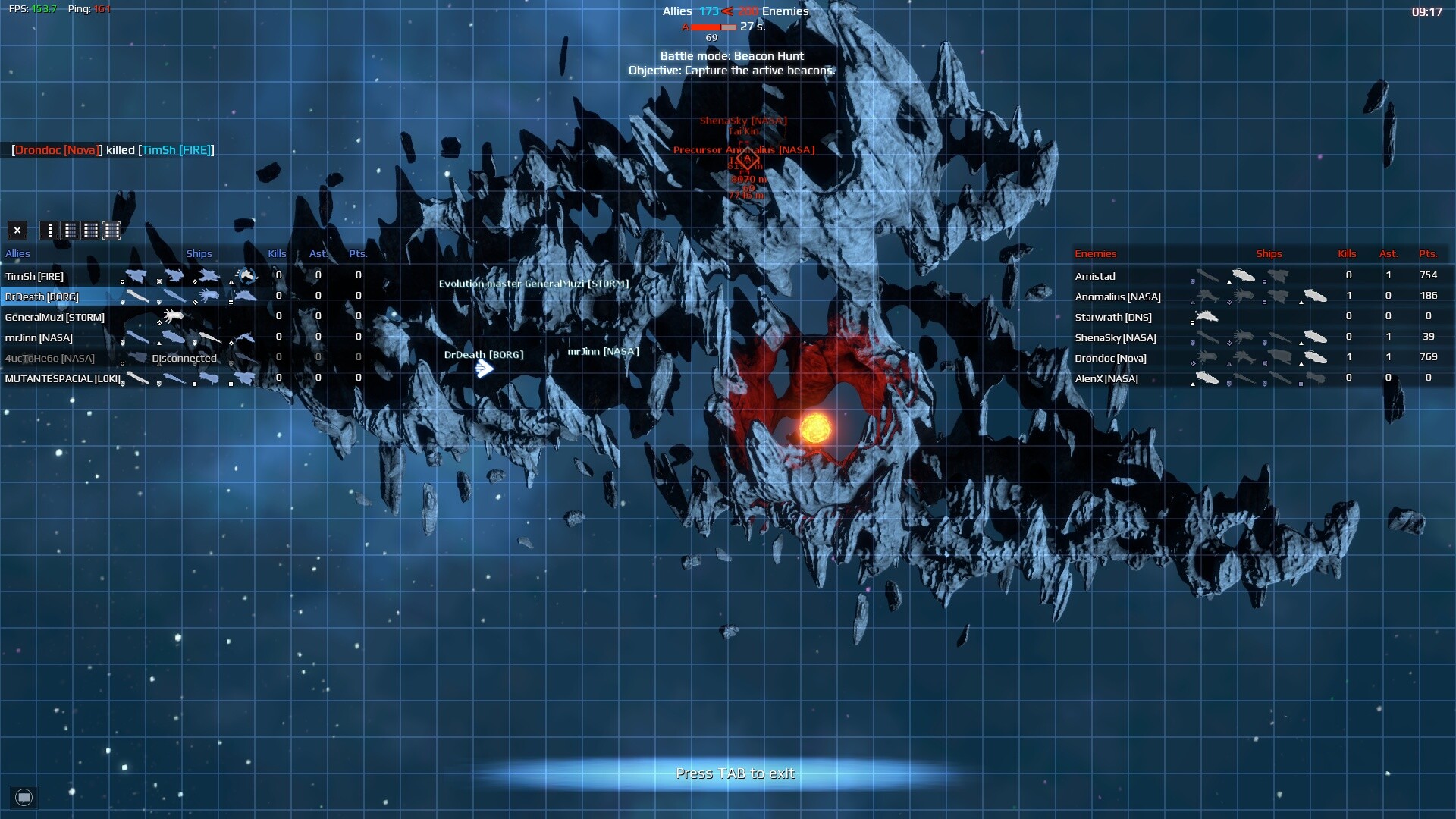Select the third scoreboard layout icon
The image size is (1456, 819).
point(90,231)
